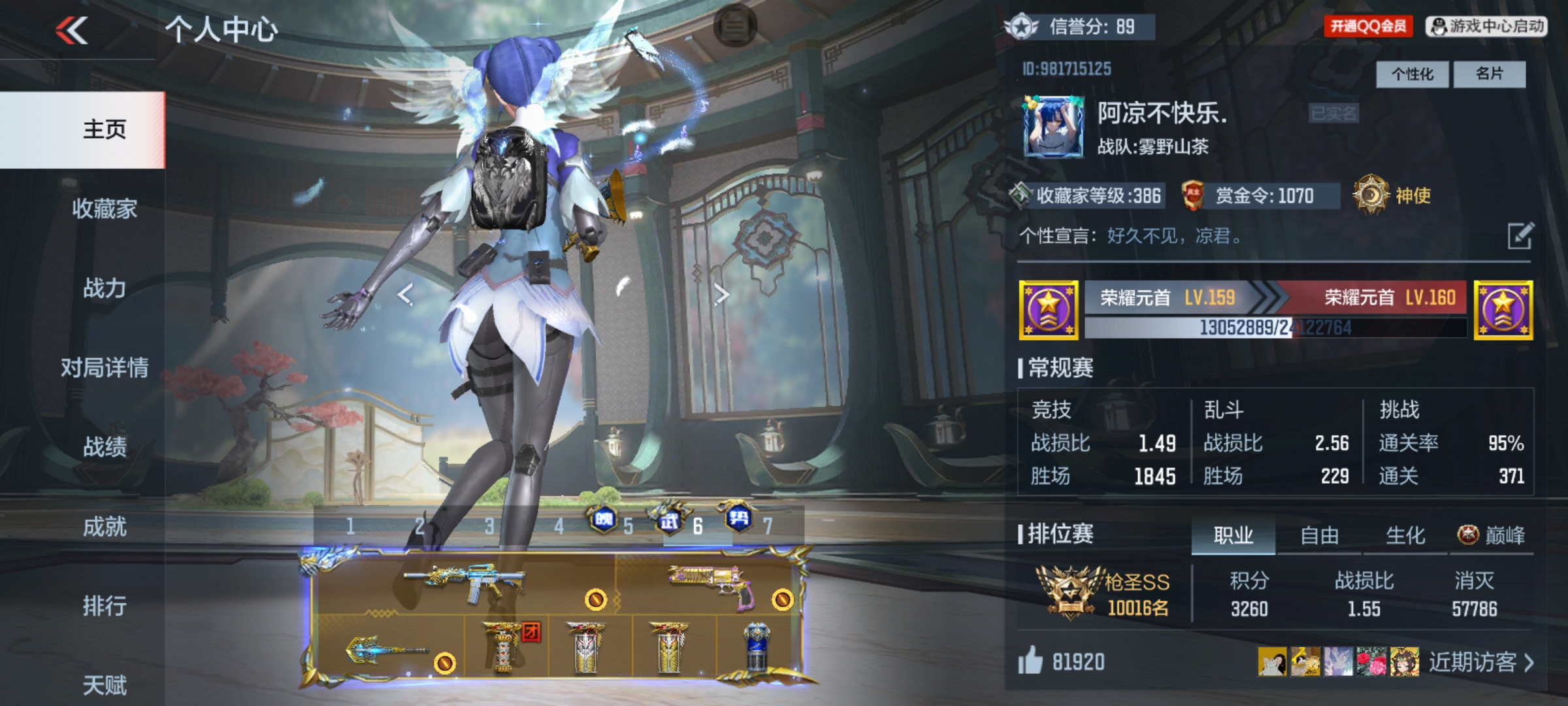Open the 天赋 talent page
The image size is (1568, 706).
point(105,685)
